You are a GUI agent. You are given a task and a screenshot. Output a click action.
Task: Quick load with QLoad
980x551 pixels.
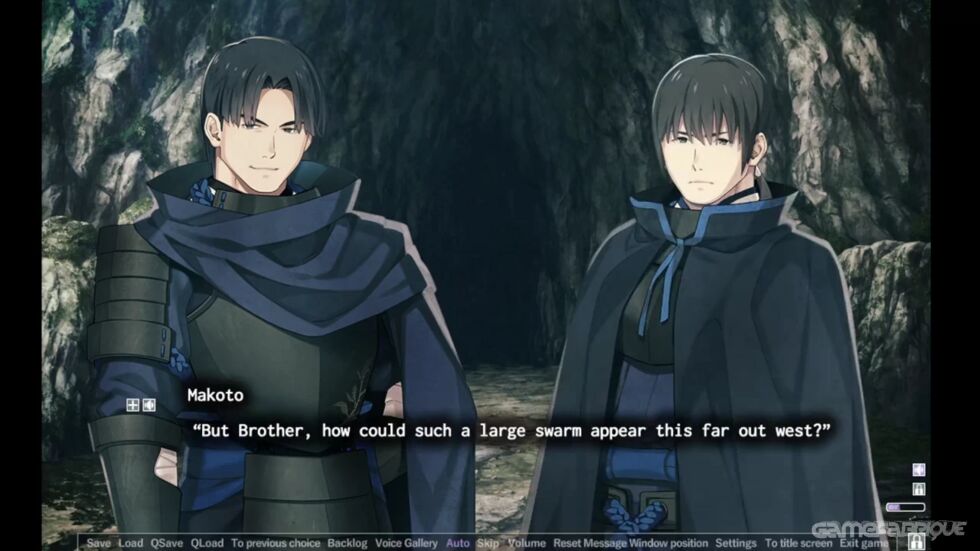coord(207,543)
